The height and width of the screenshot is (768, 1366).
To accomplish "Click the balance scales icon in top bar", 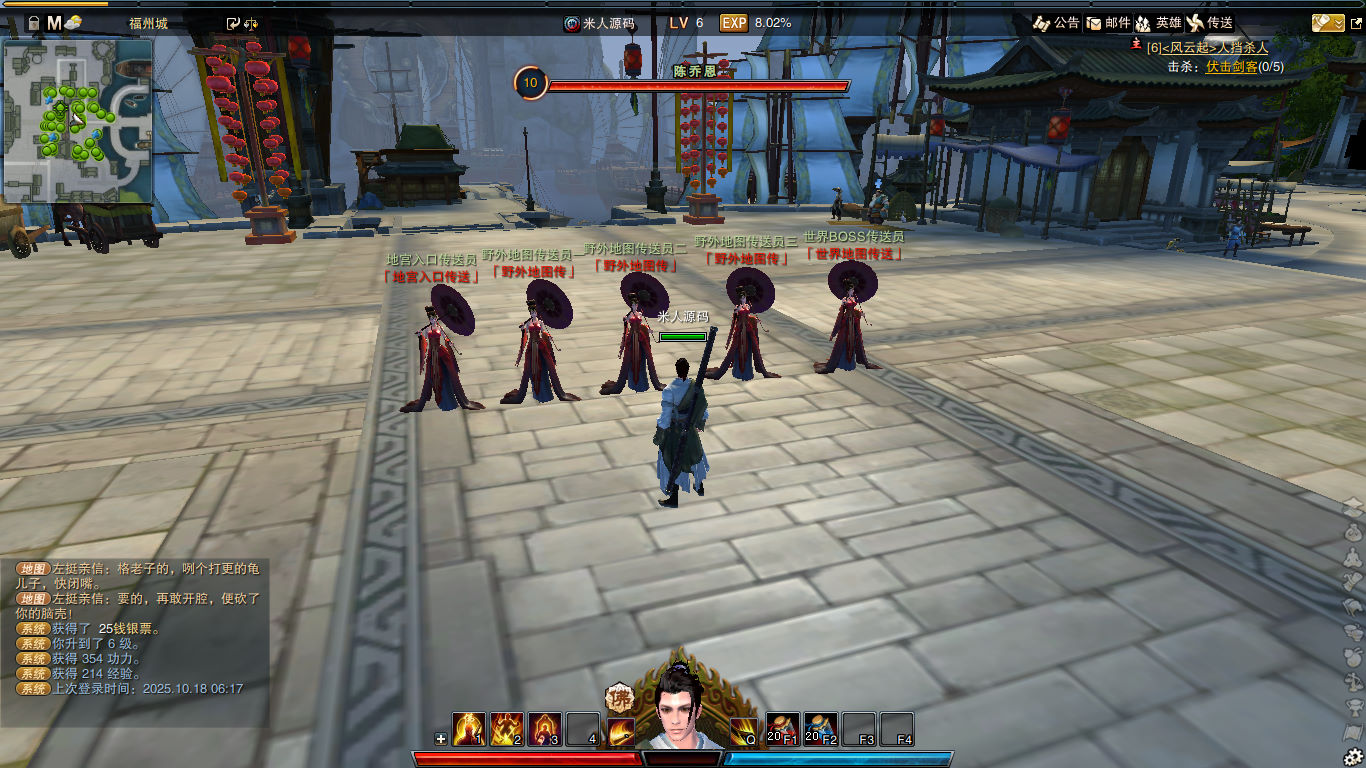I will 250,22.
